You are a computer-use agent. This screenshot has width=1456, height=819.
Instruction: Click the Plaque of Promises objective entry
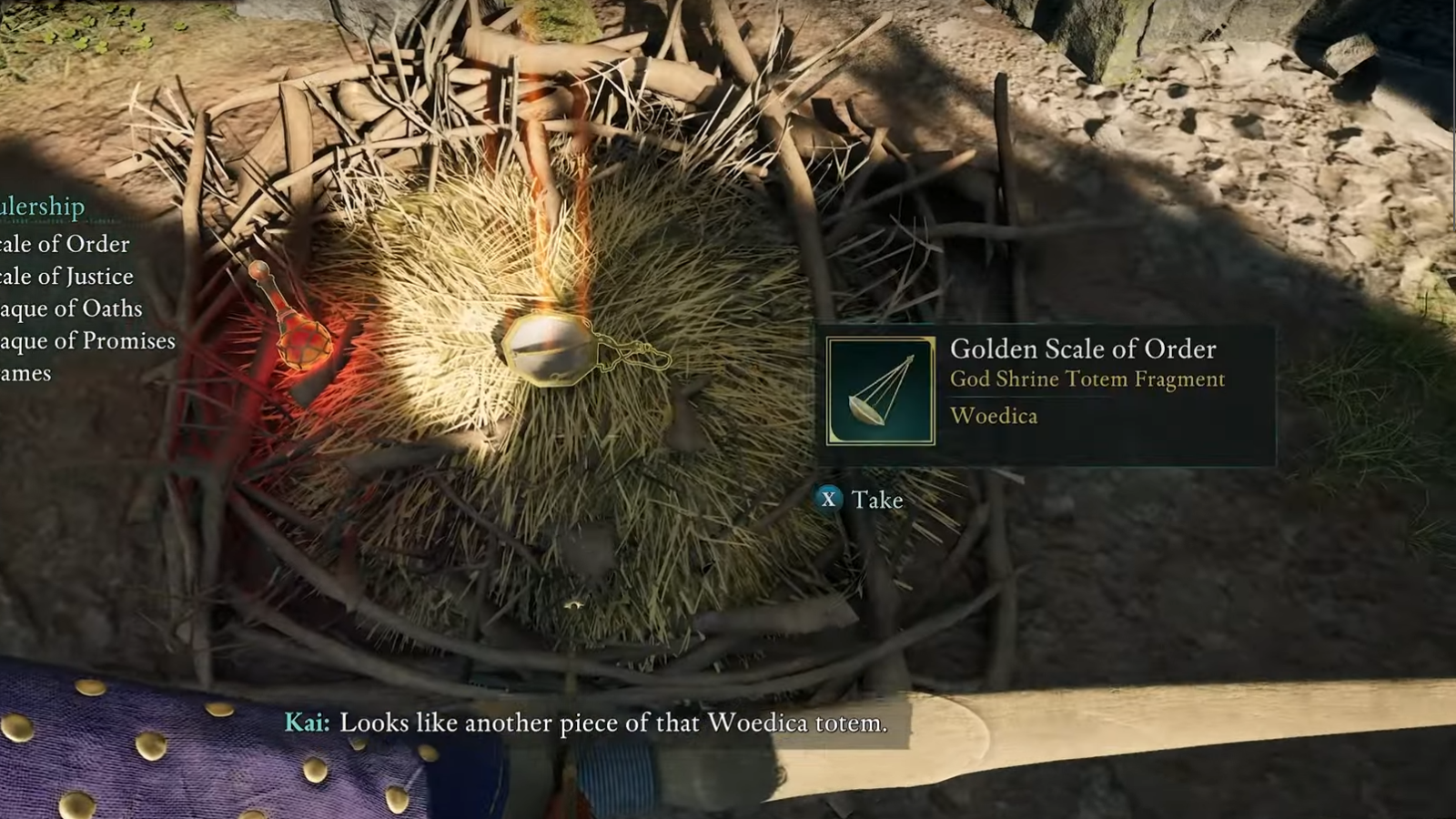pyautogui.click(x=87, y=341)
